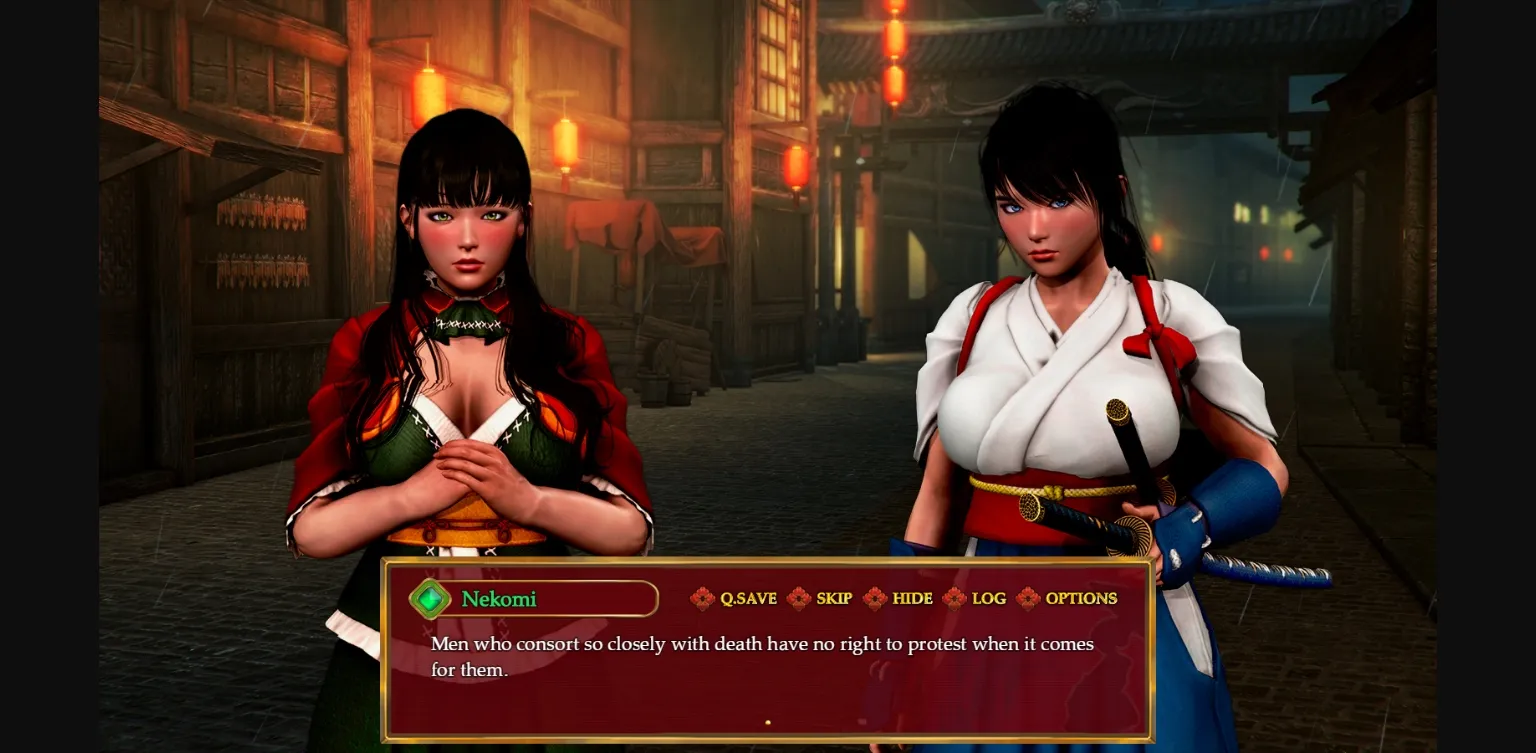Click the green gem on Nekomi's nameplate

430,598
